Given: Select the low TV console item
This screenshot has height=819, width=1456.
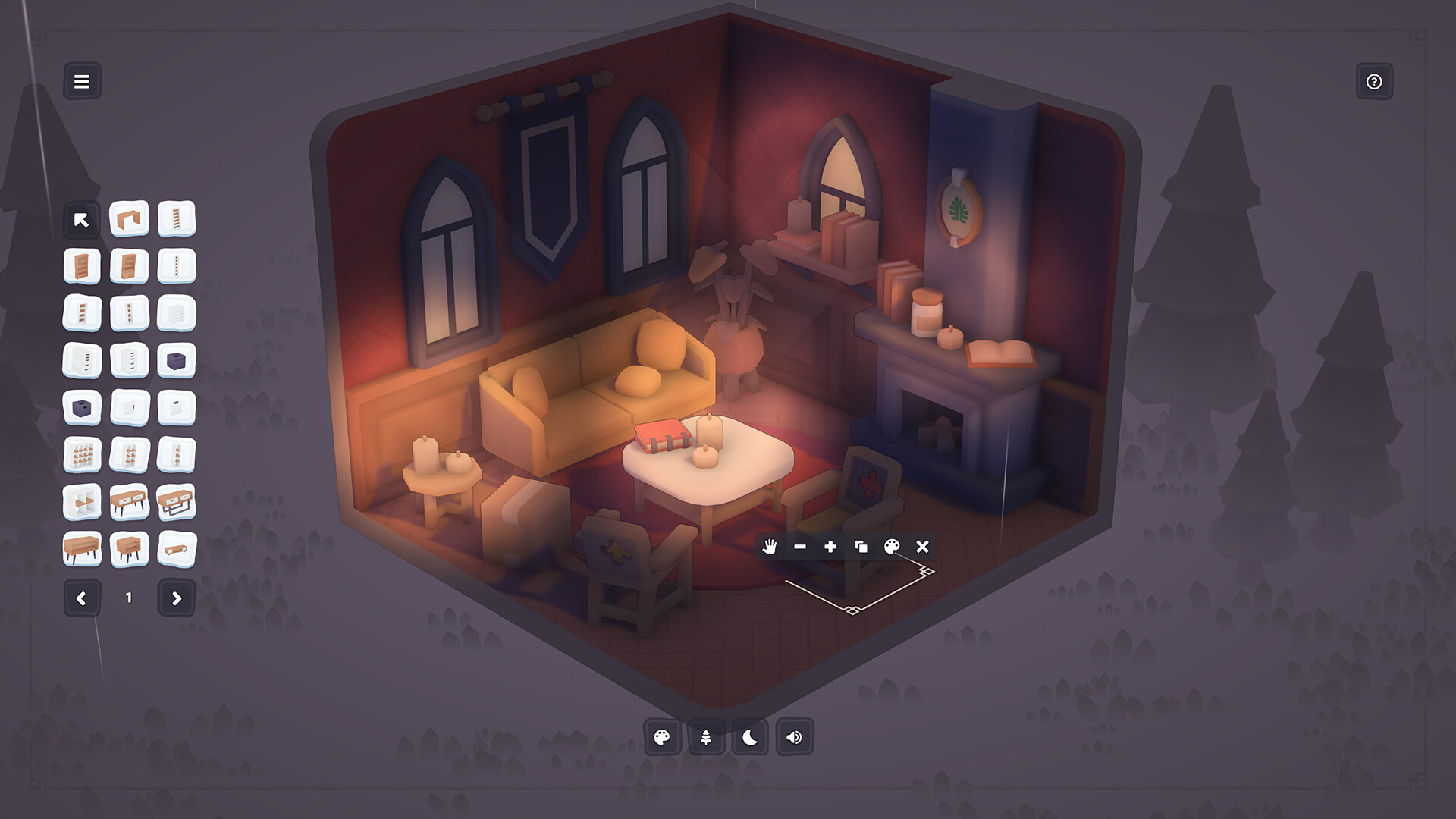Looking at the screenshot, I should pos(176,548).
